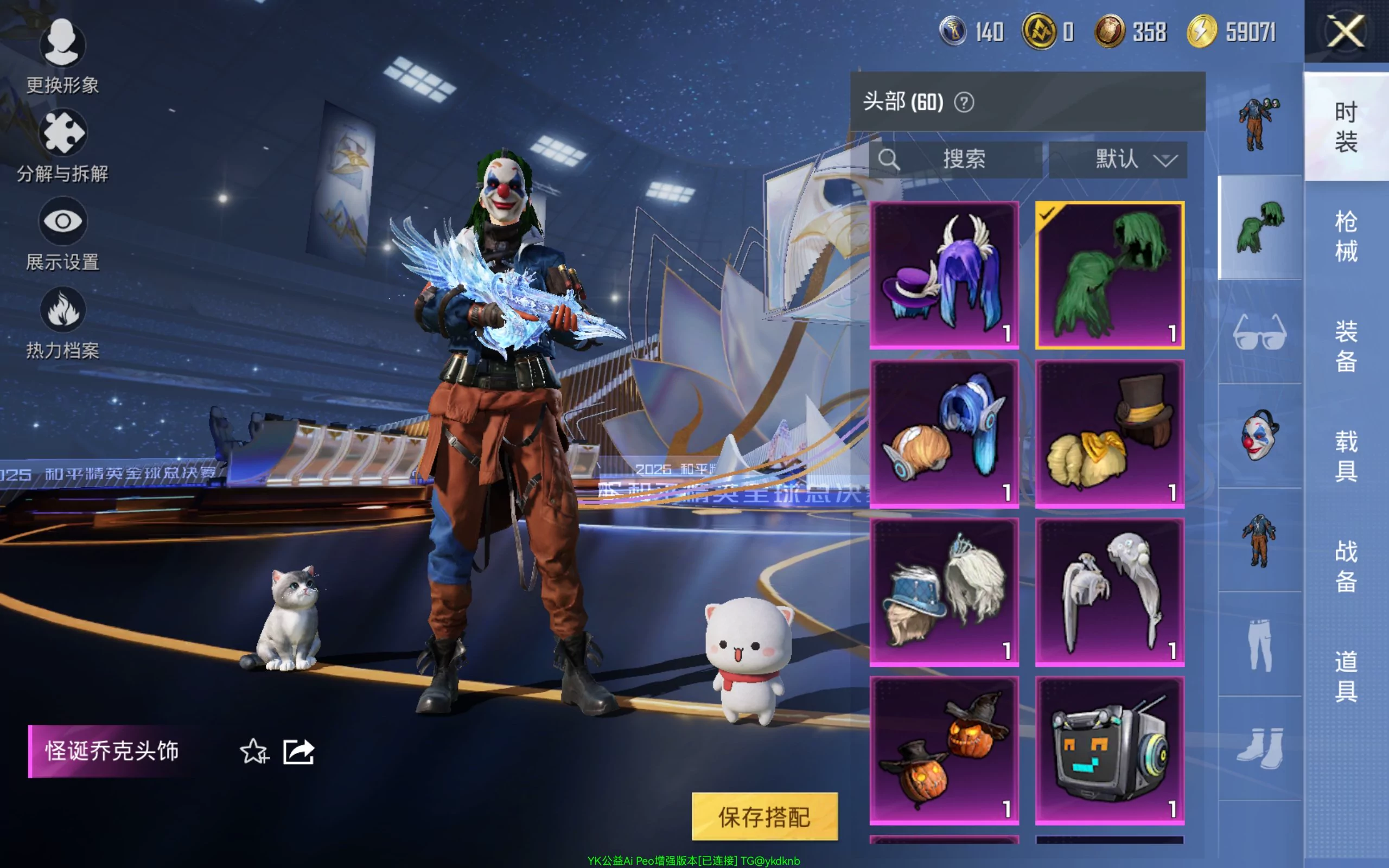Close the wardrobe with the X button

pyautogui.click(x=1346, y=31)
